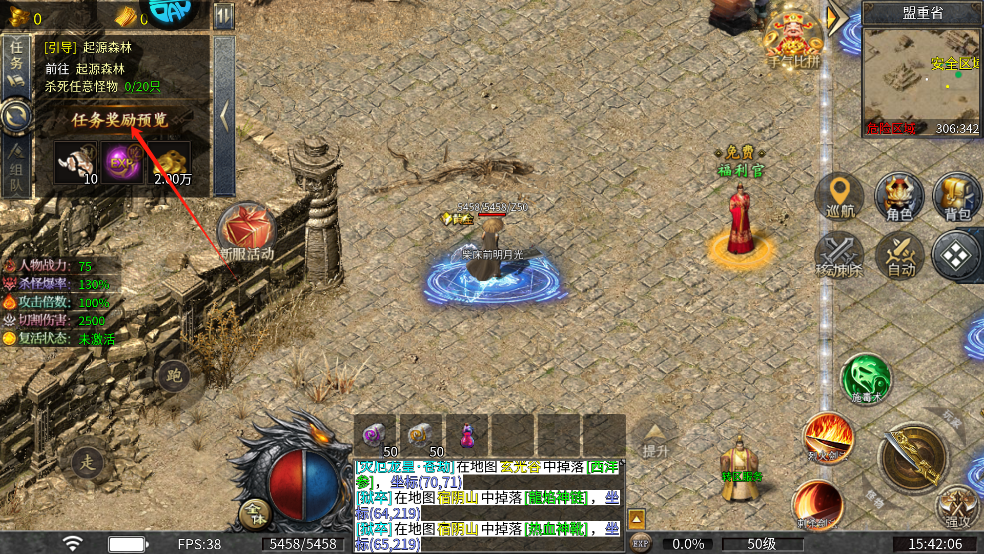Use the red potion in the hotbar
The image size is (984, 554).
point(467,434)
